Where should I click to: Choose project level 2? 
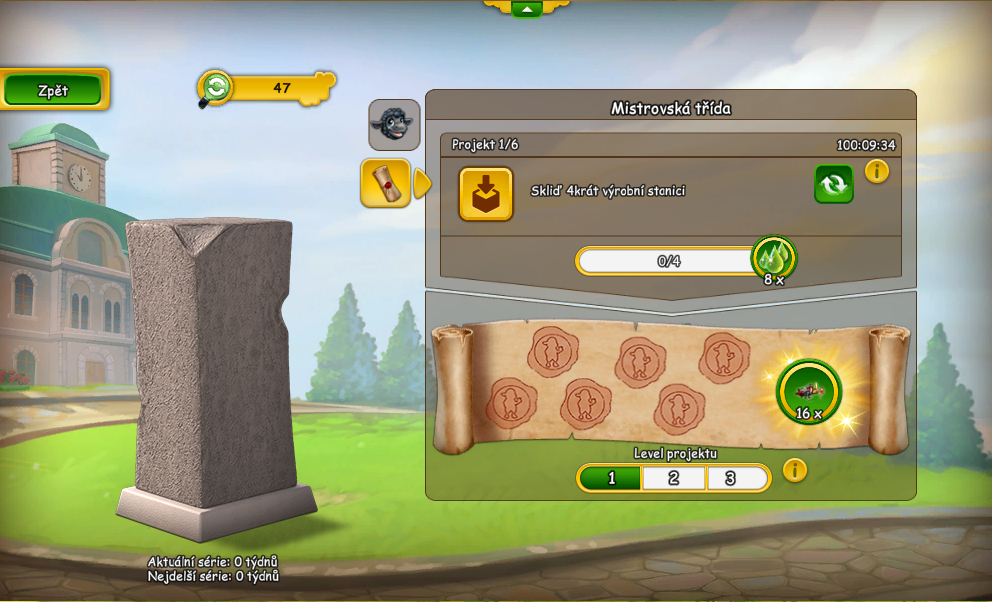[674, 478]
